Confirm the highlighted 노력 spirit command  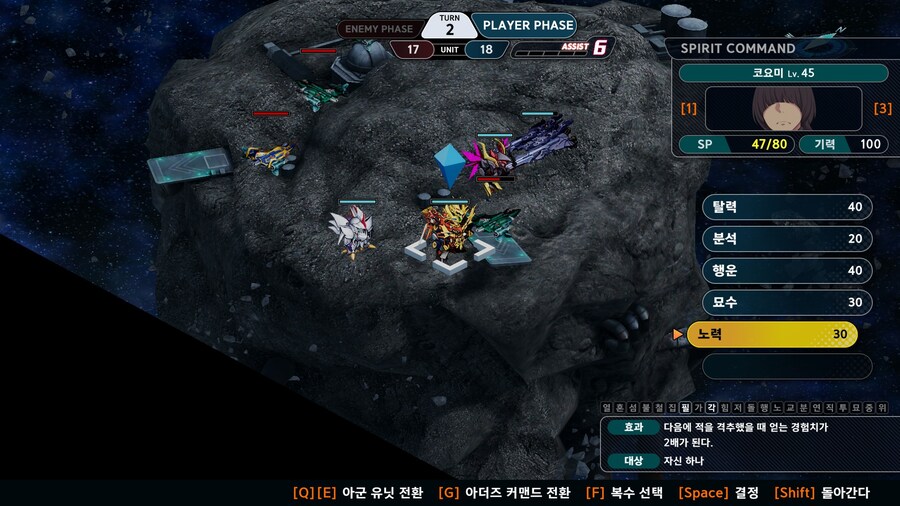coord(772,335)
